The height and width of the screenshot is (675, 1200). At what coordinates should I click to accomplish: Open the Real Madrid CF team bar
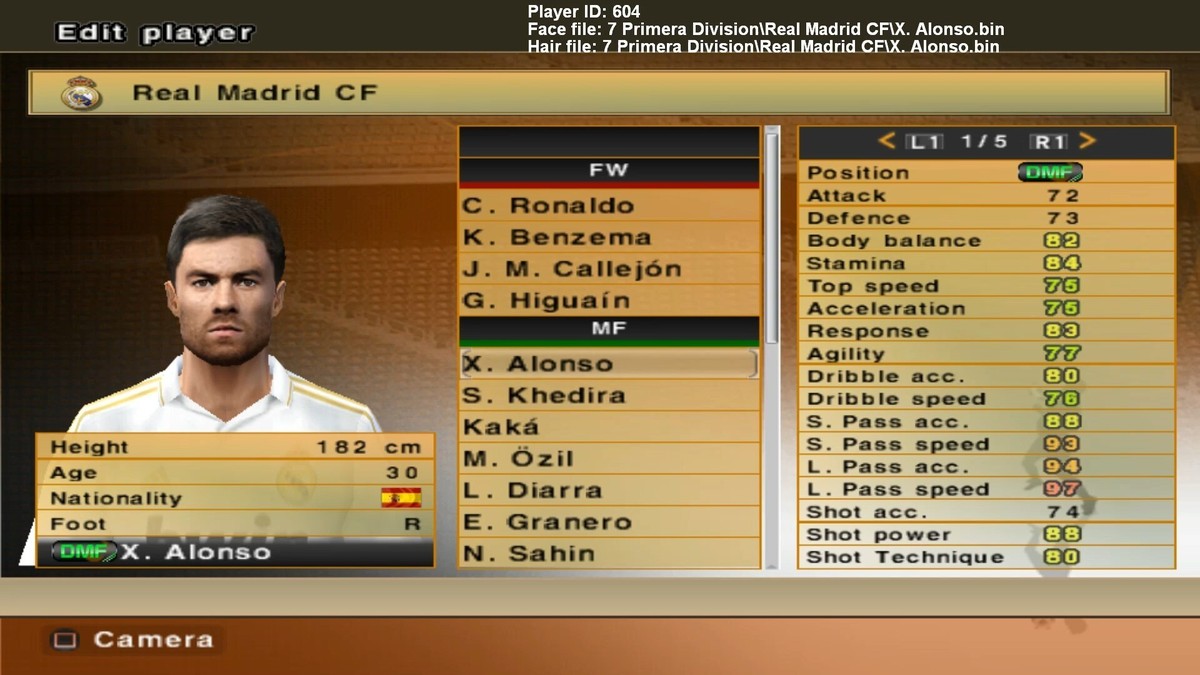[x=598, y=93]
